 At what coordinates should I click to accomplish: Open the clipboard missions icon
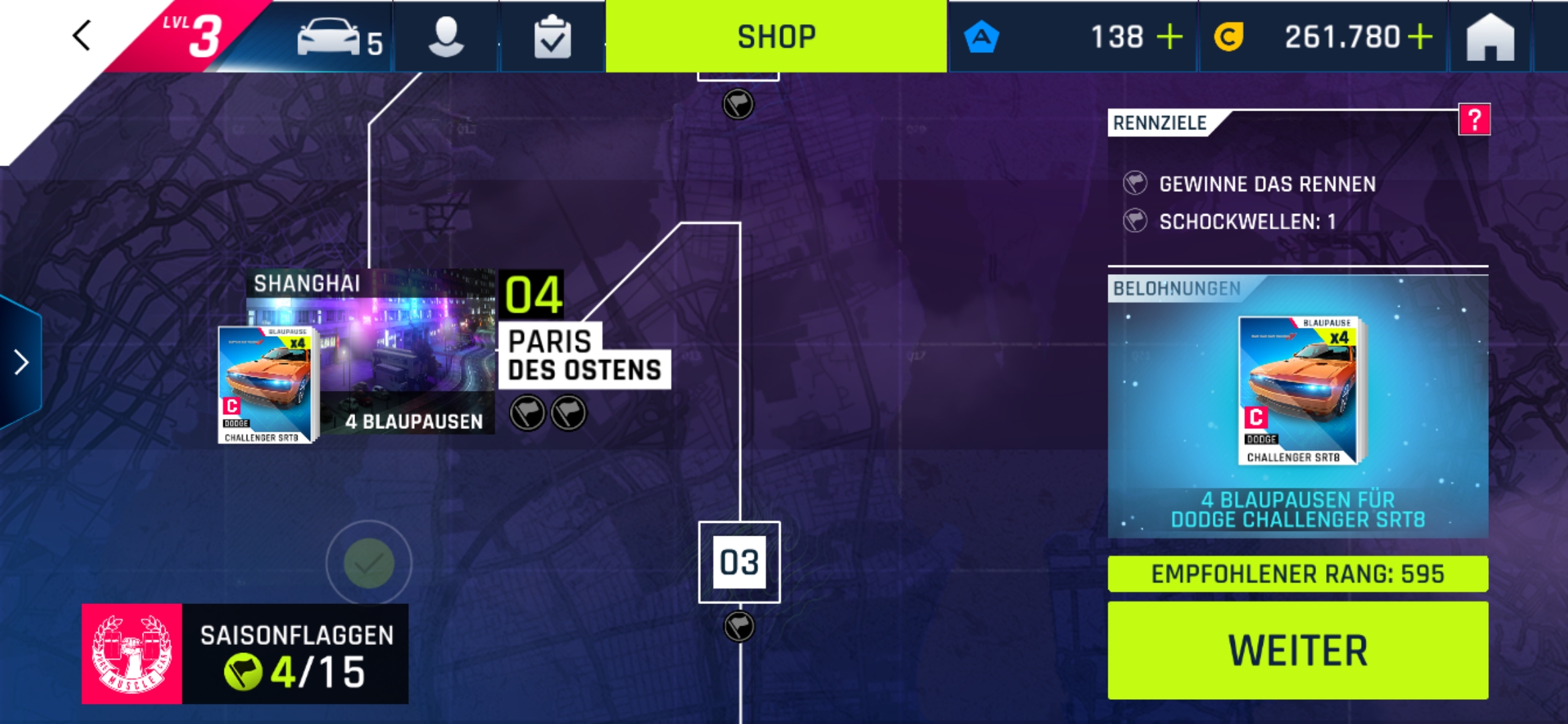[x=552, y=38]
